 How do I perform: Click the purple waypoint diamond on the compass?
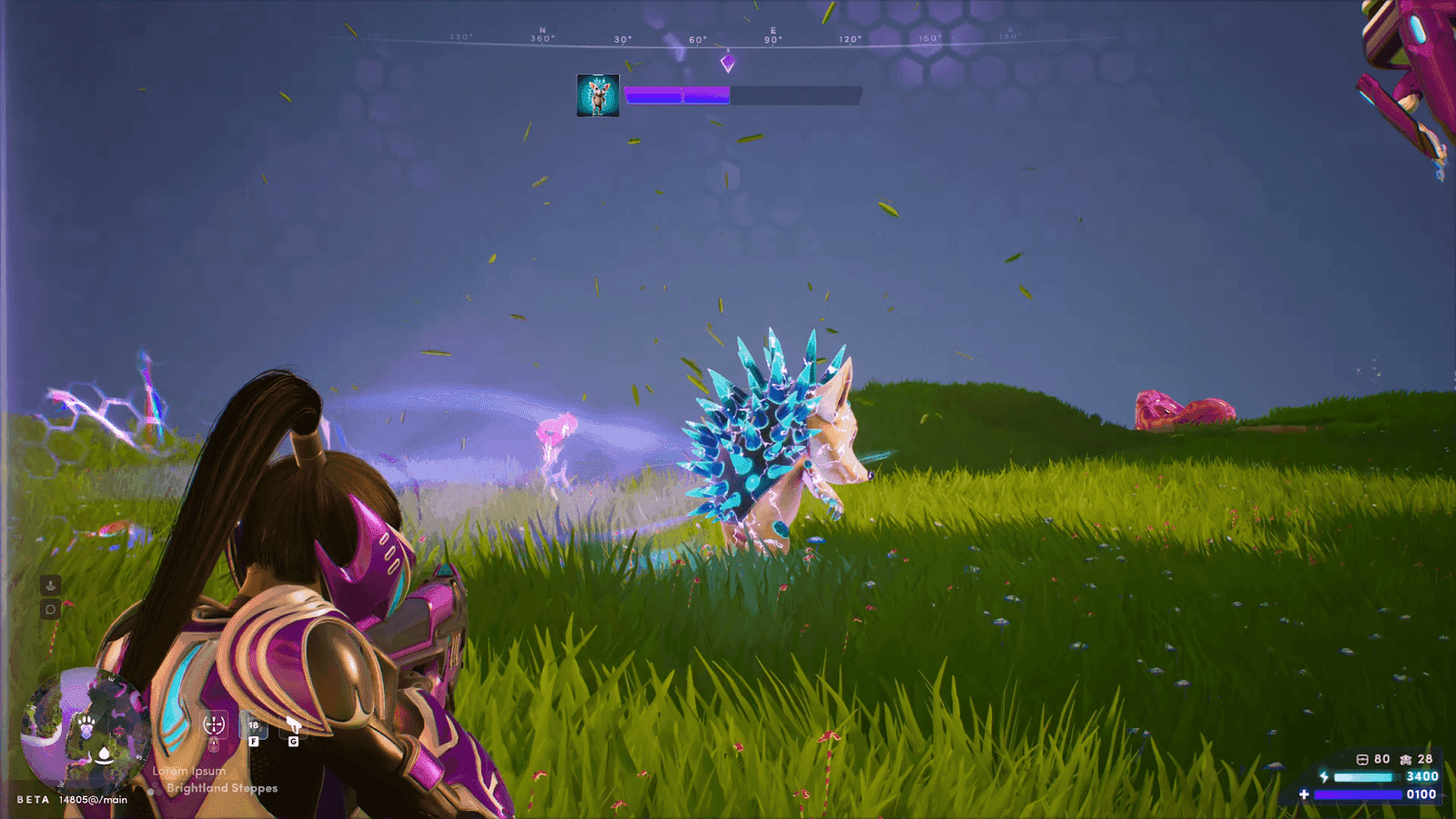(728, 62)
